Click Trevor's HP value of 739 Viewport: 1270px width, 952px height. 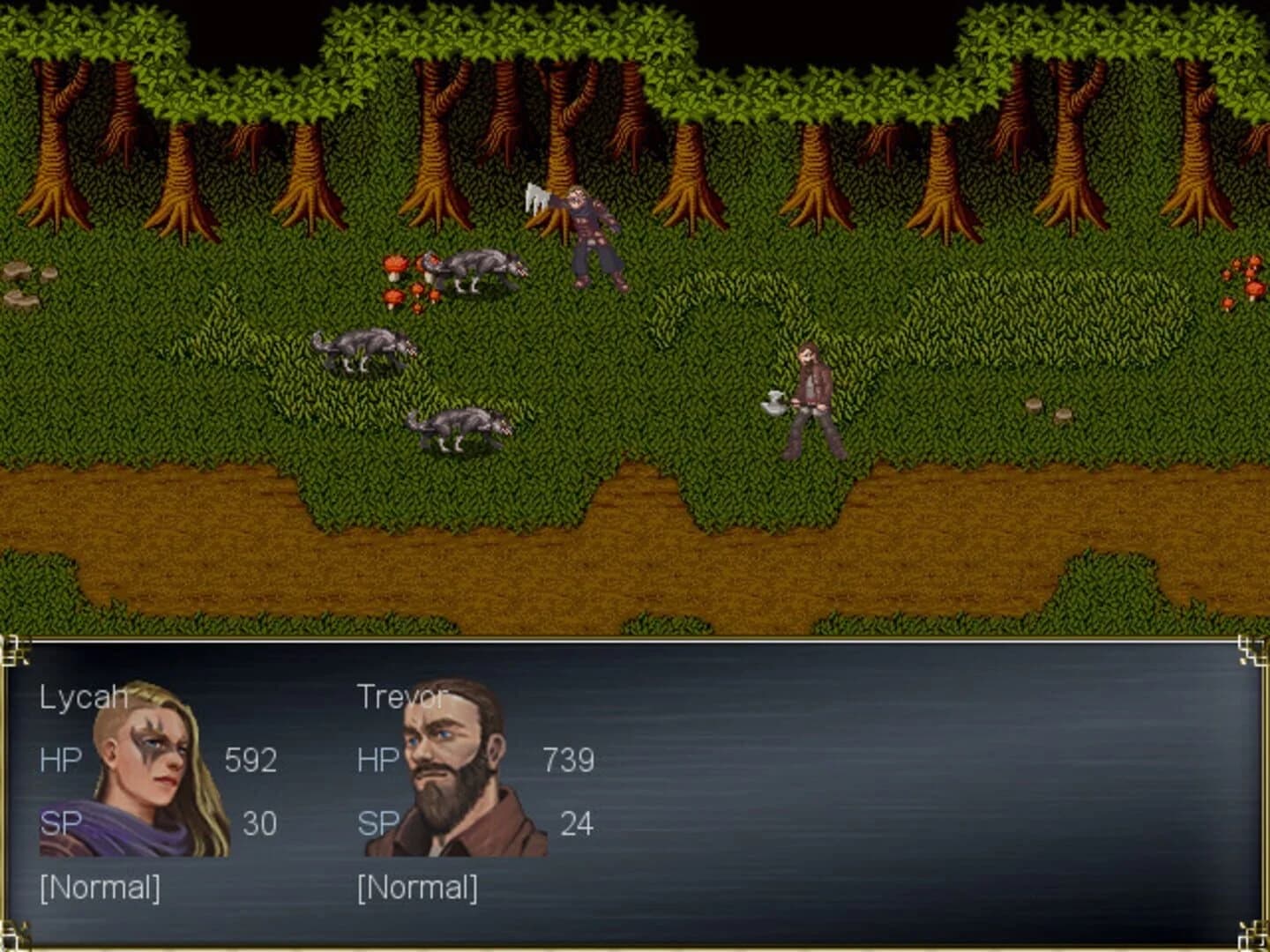point(569,759)
